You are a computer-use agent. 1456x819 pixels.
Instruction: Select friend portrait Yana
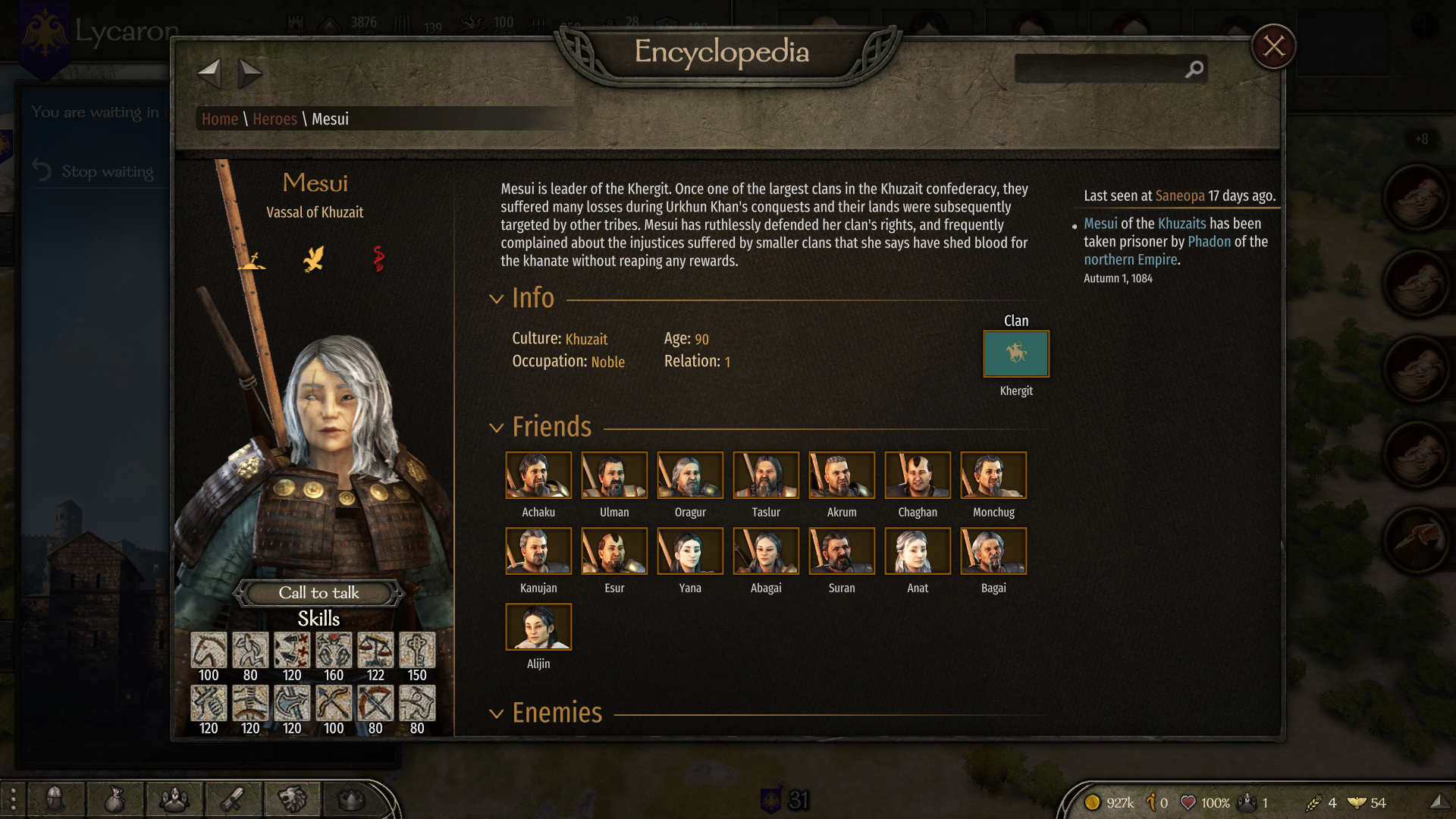point(690,551)
